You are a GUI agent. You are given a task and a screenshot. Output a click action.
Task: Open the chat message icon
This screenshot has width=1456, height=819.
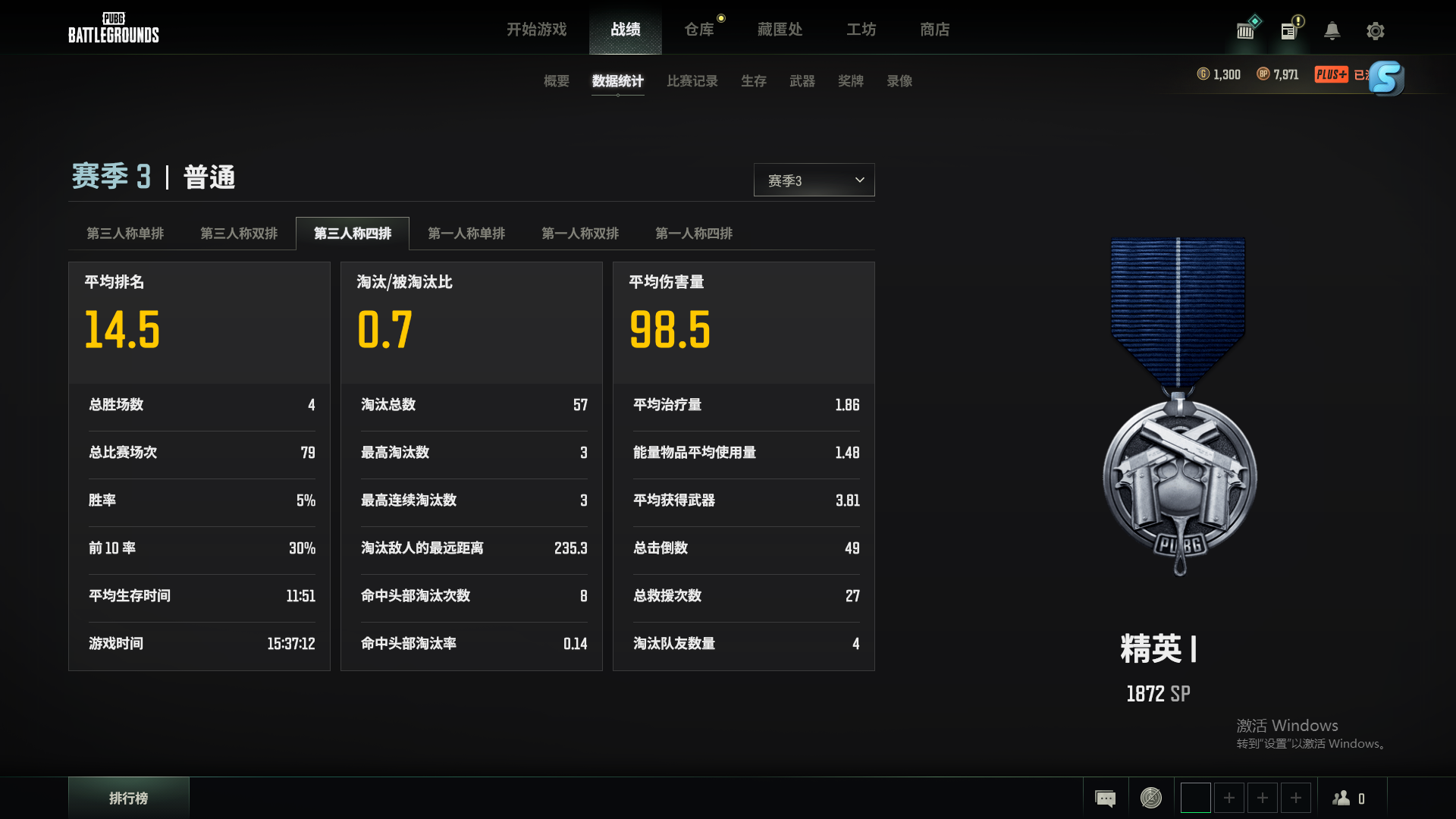click(x=1105, y=798)
